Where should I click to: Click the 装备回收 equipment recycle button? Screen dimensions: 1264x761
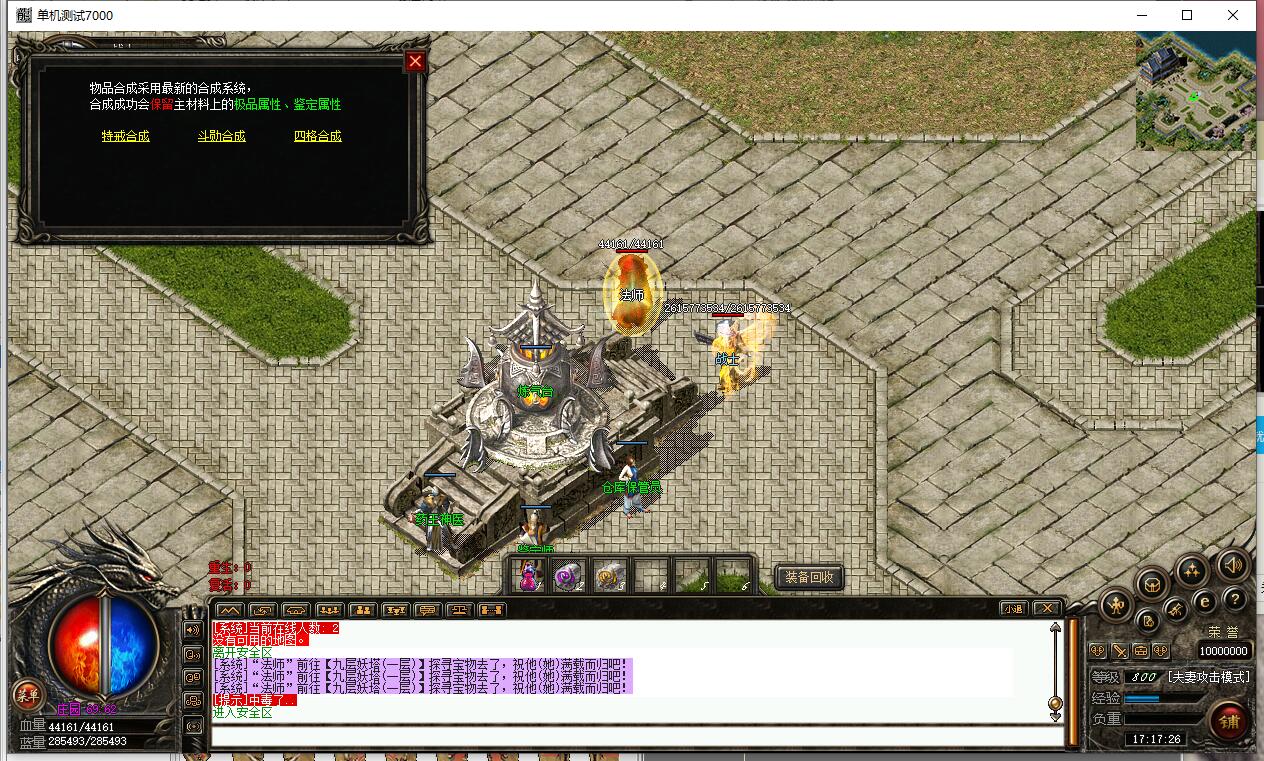(809, 577)
